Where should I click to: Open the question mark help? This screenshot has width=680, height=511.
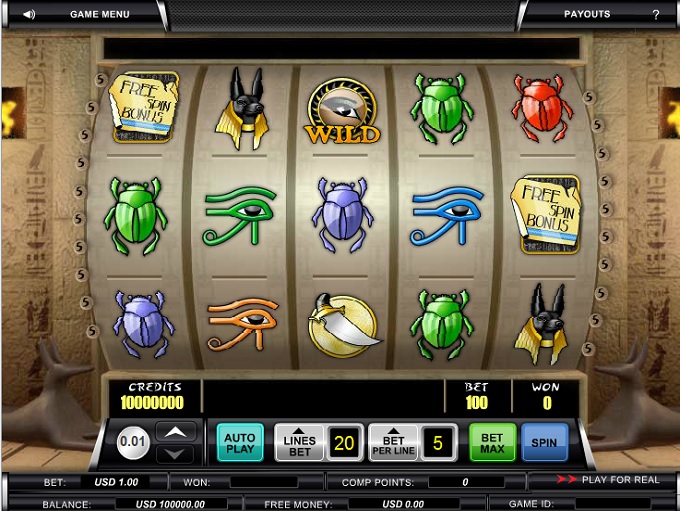[x=656, y=14]
